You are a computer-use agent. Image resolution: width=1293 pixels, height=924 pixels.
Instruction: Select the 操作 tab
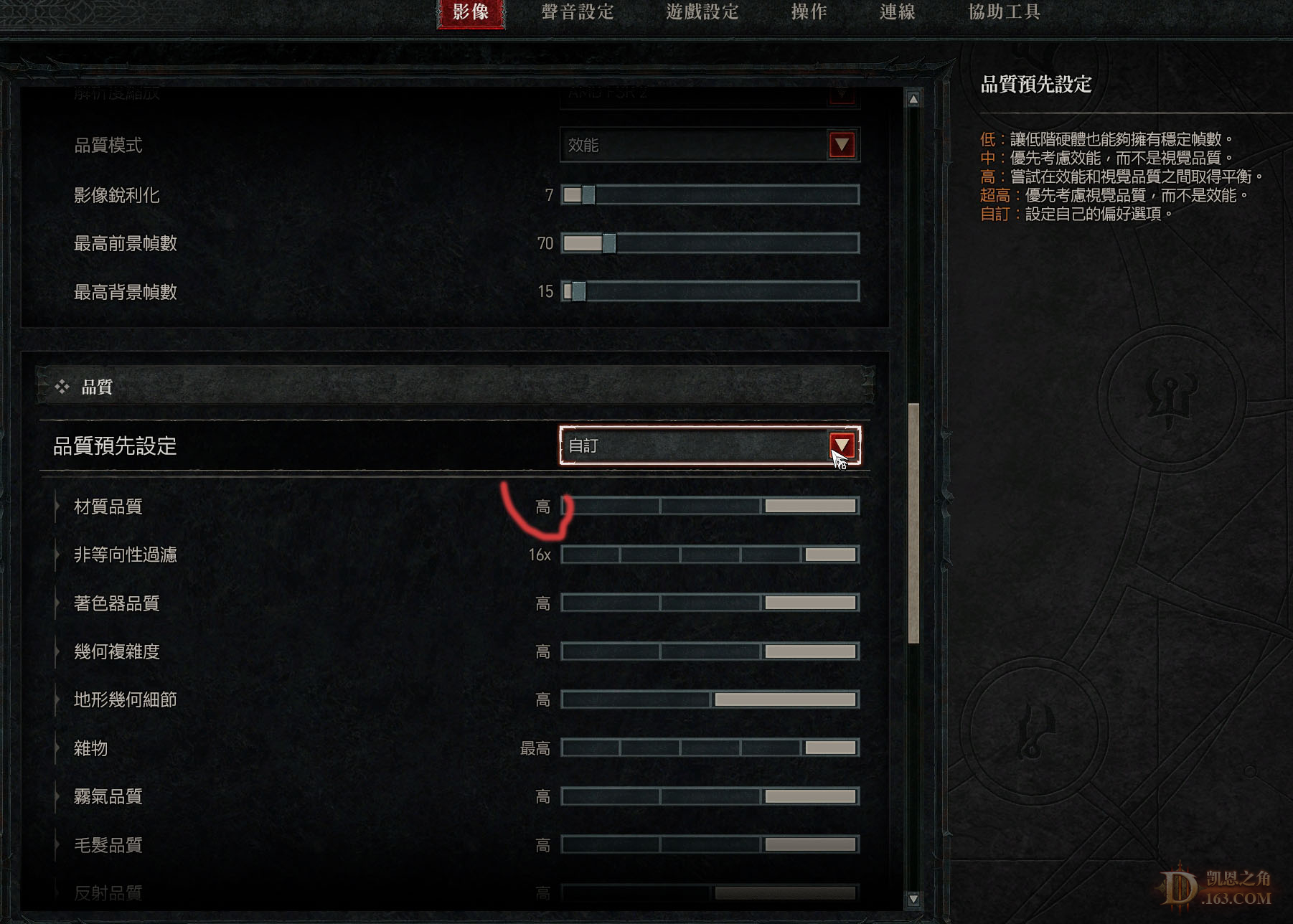pos(809,12)
